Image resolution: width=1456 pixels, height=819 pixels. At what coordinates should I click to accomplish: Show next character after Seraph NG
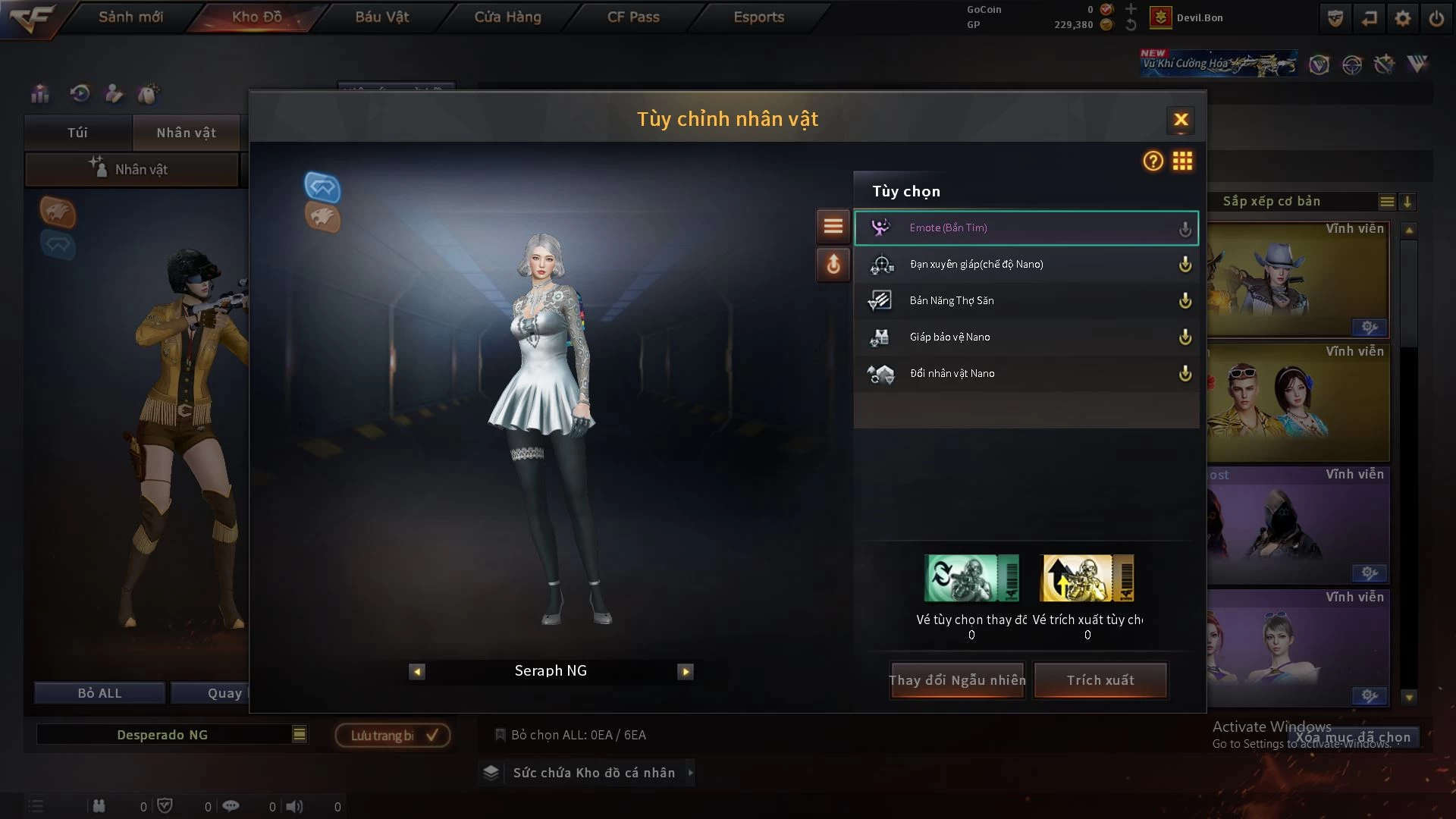[686, 671]
